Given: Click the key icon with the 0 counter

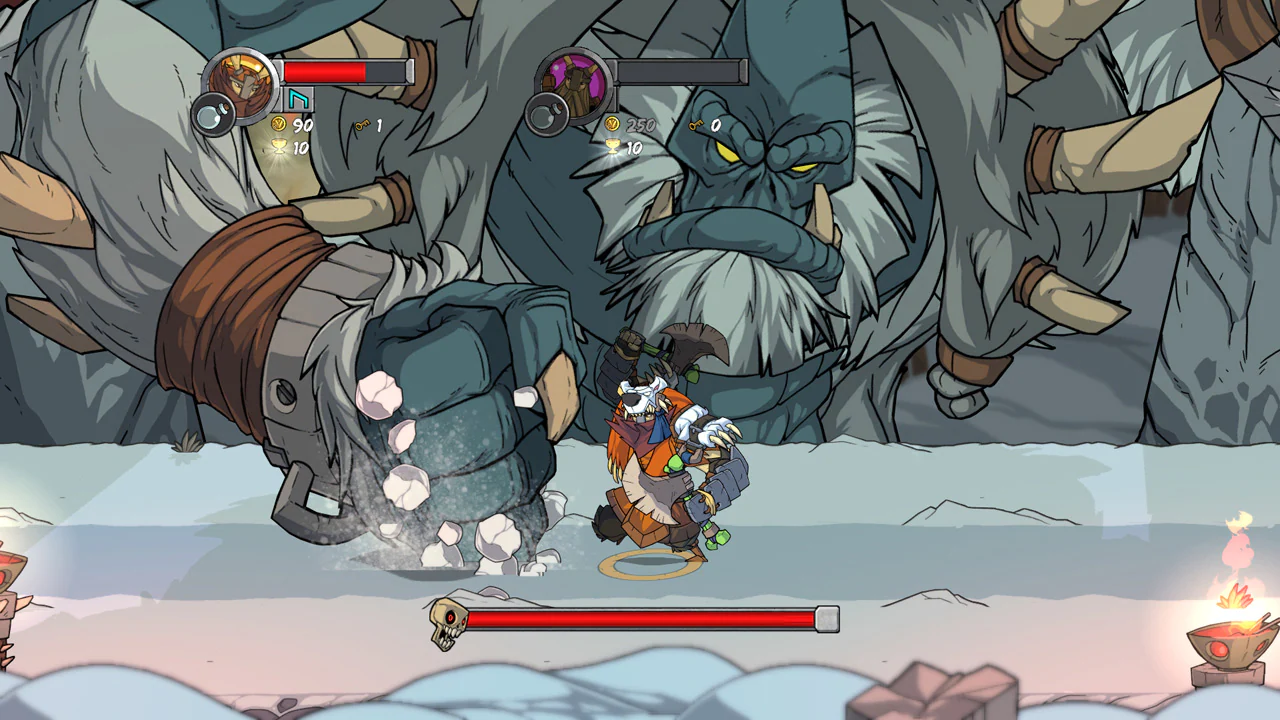Looking at the screenshot, I should point(697,125).
